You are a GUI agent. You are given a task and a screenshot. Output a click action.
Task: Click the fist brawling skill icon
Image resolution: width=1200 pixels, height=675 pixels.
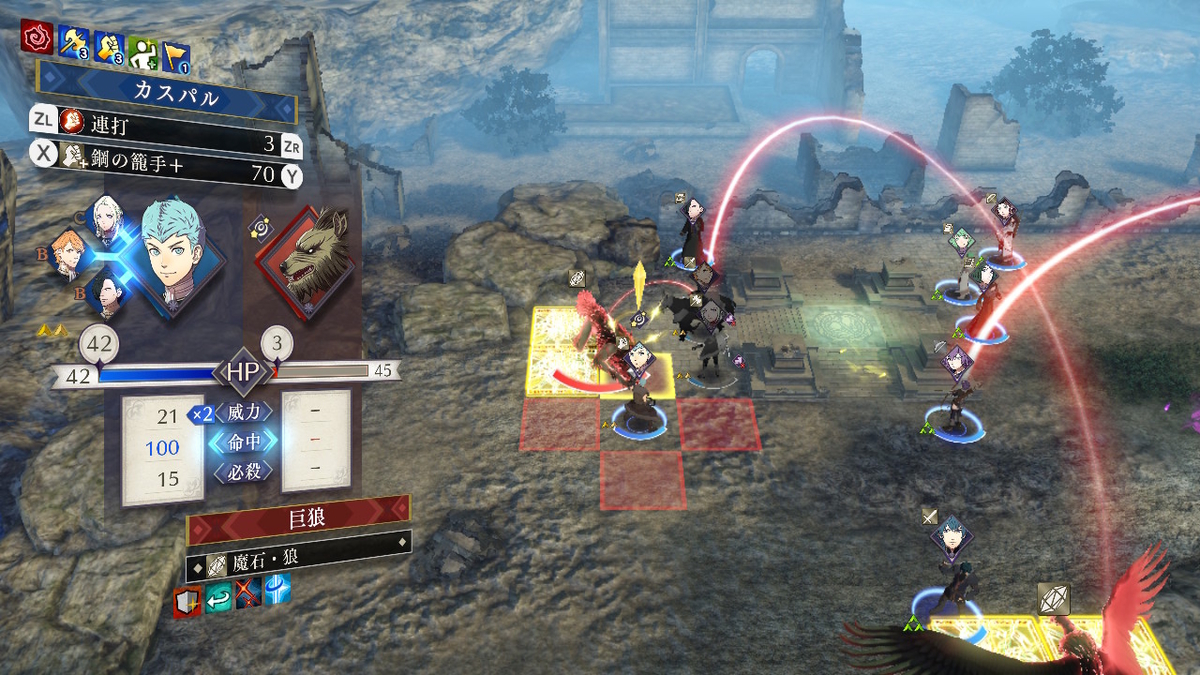click(x=108, y=42)
